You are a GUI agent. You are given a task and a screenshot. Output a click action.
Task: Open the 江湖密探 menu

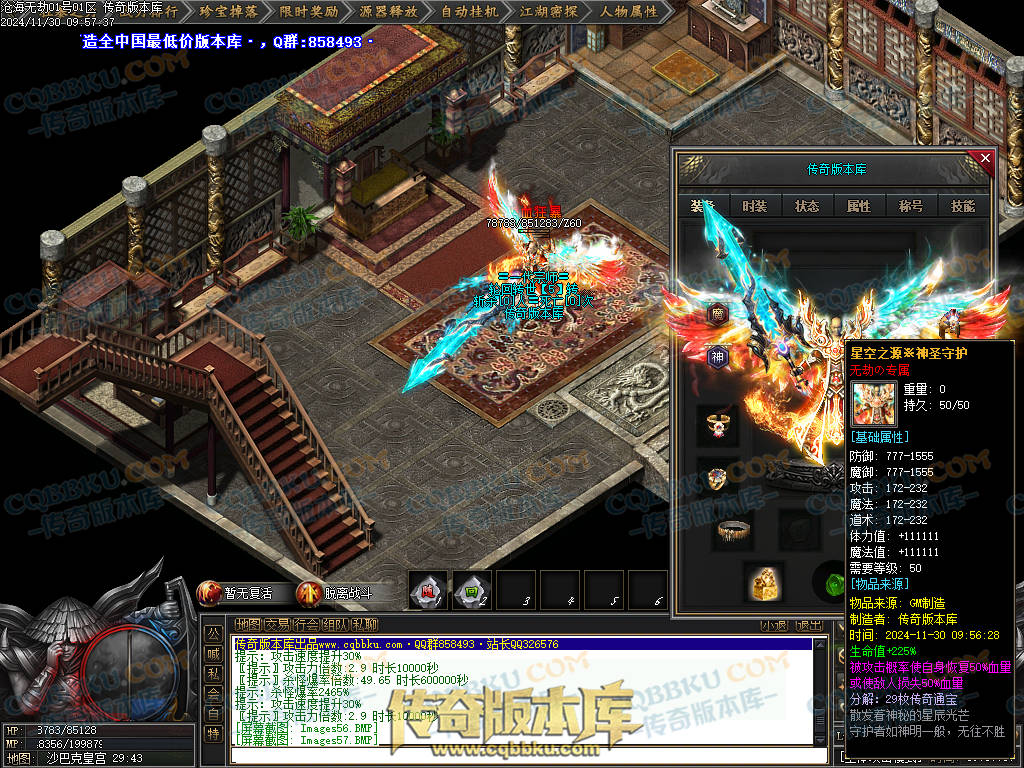[549, 12]
